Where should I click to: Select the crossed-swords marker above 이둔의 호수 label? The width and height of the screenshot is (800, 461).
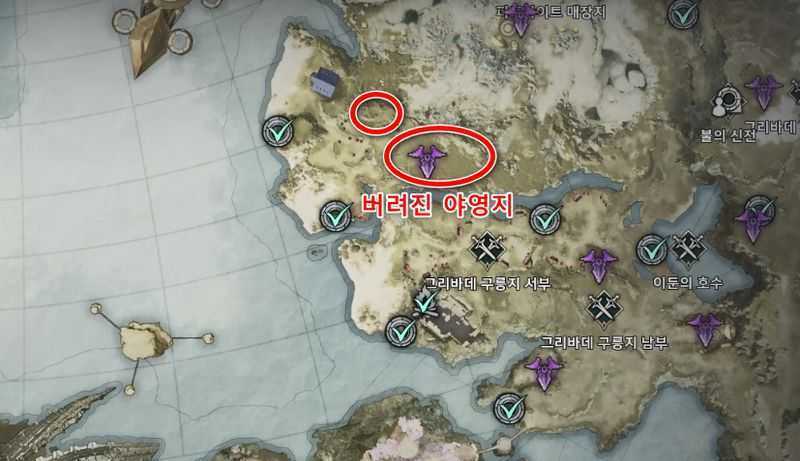689,245
